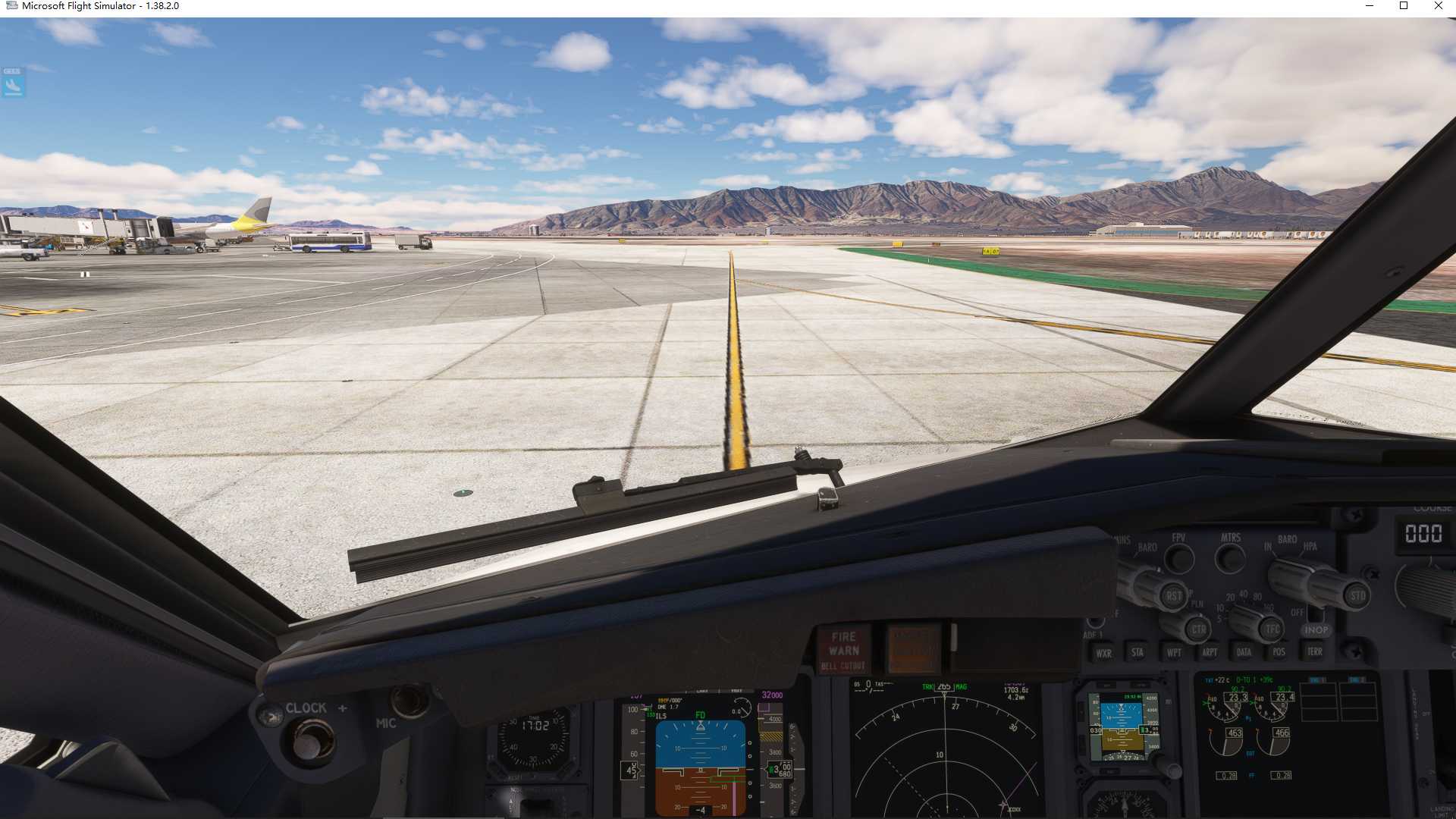Image resolution: width=1456 pixels, height=819 pixels.
Task: Open the GEES landing overlay icon
Action: [13, 83]
